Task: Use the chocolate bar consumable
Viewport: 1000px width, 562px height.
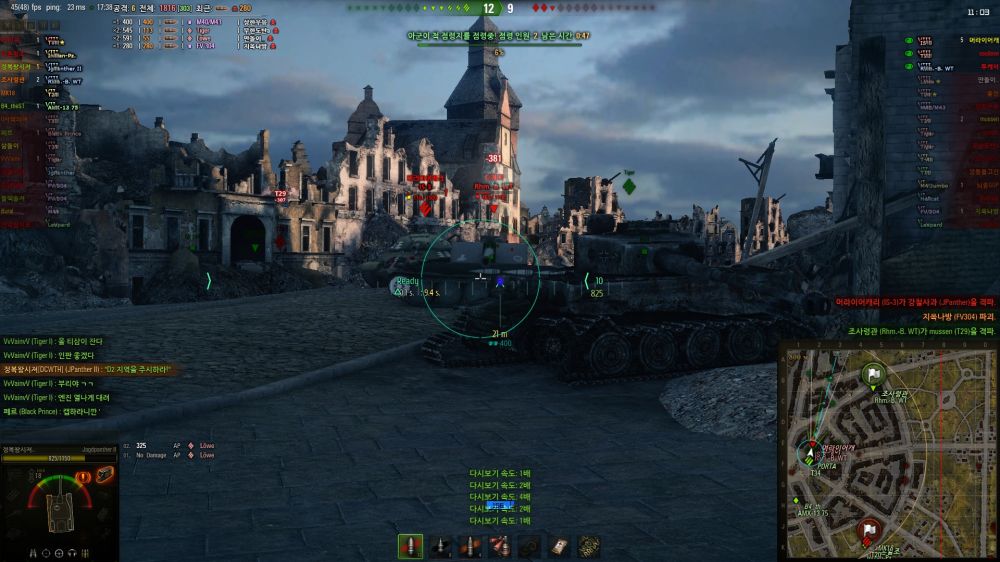Action: click(x=559, y=546)
